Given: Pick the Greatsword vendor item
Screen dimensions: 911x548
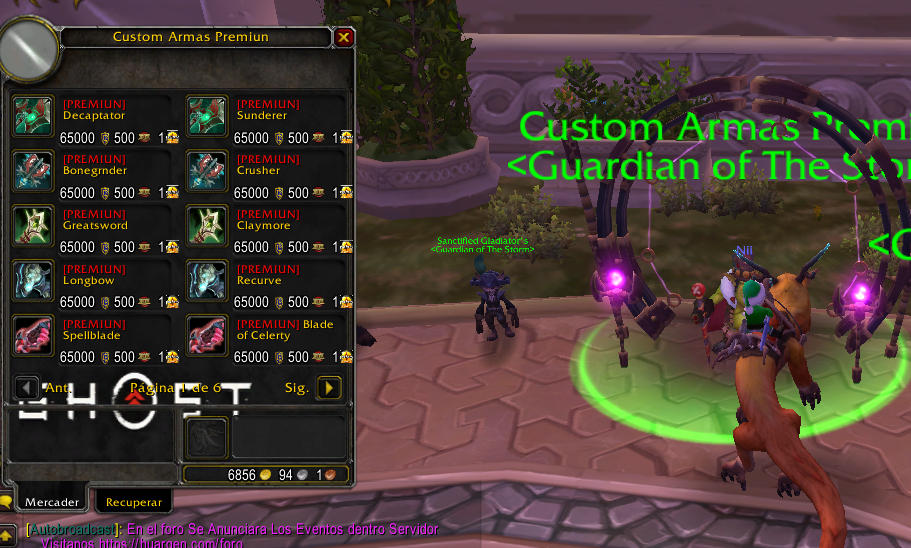Looking at the screenshot, I should (34, 226).
